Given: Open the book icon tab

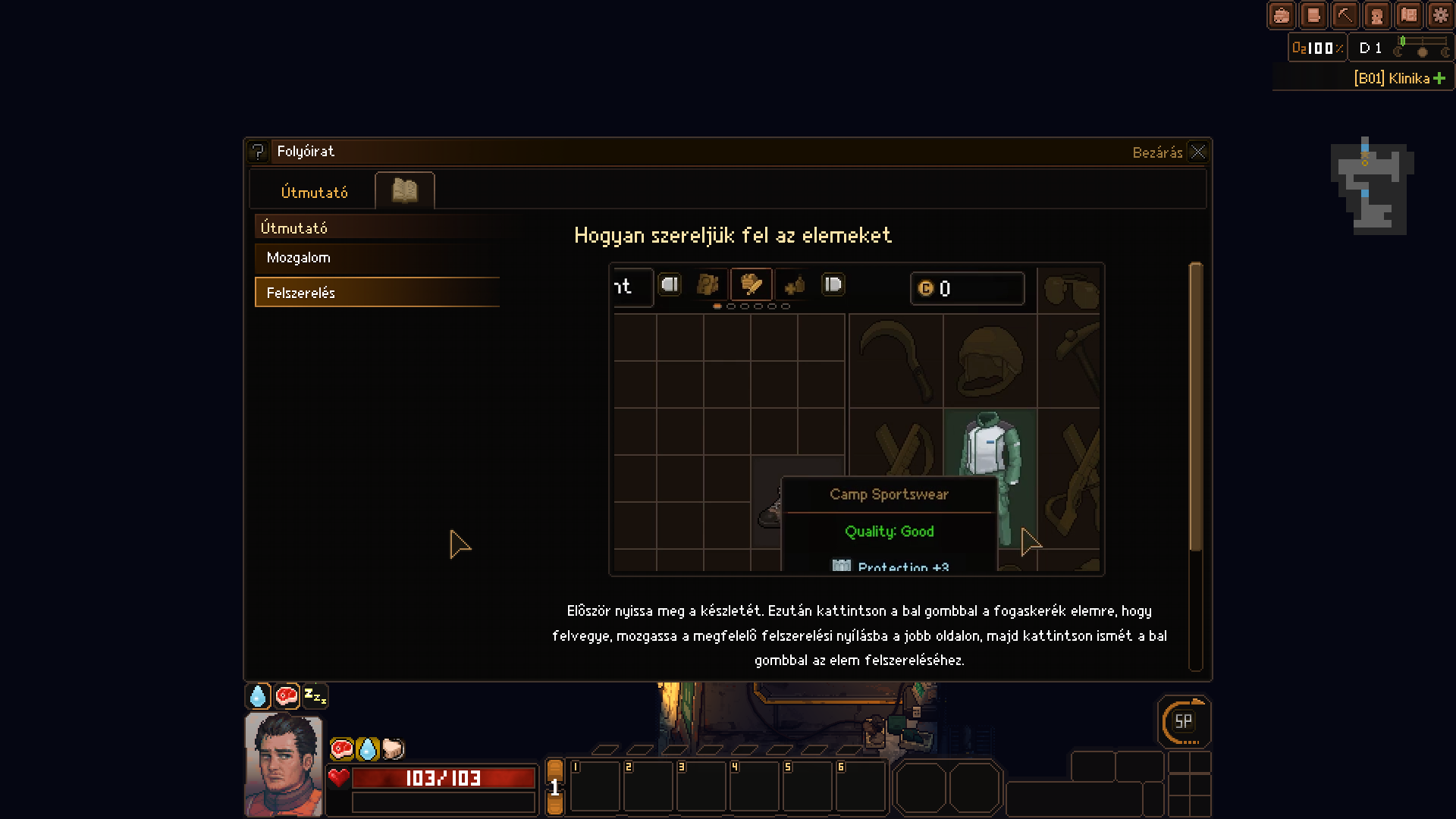Looking at the screenshot, I should (x=404, y=190).
